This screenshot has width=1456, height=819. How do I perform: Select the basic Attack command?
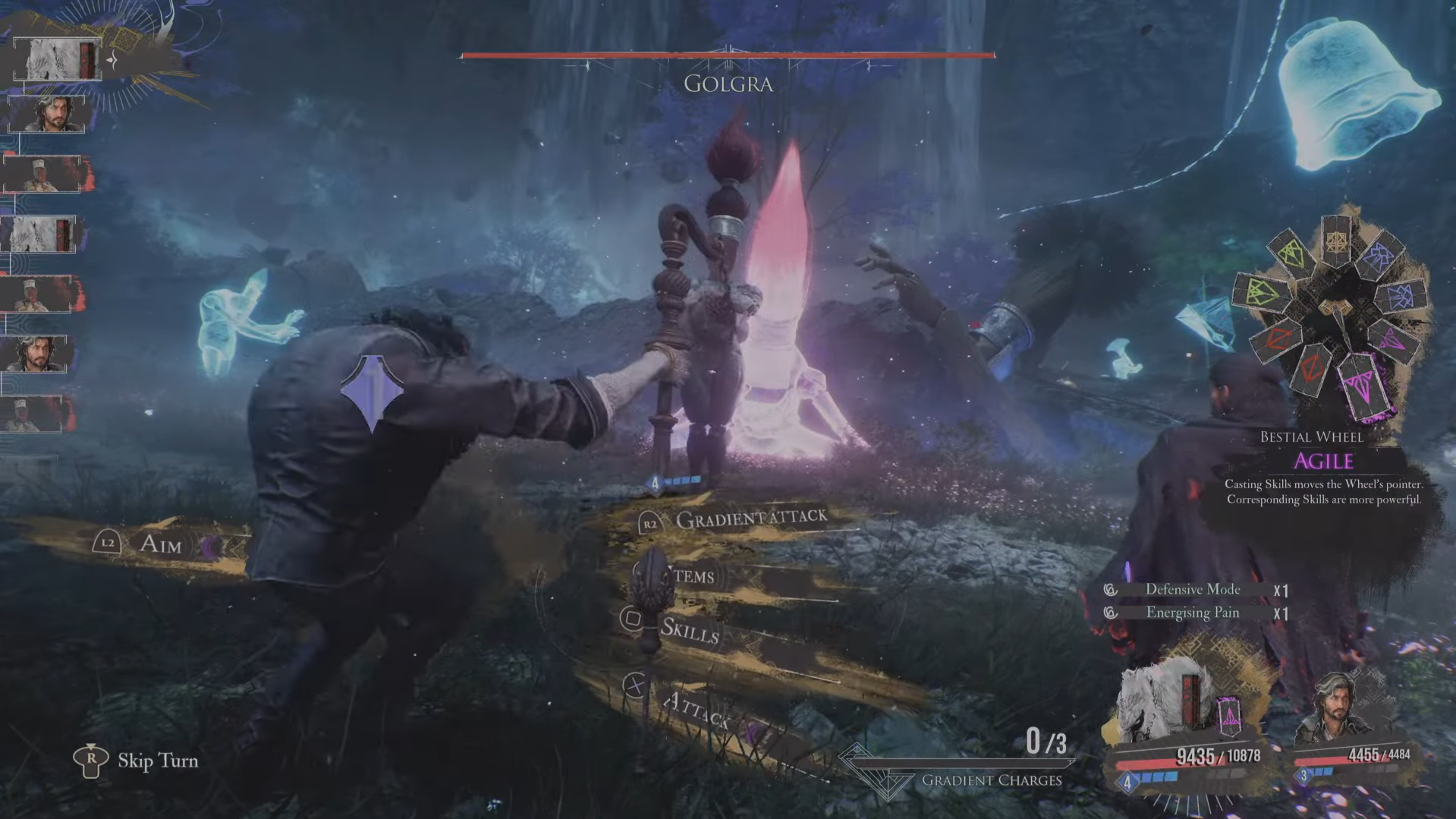point(695,711)
